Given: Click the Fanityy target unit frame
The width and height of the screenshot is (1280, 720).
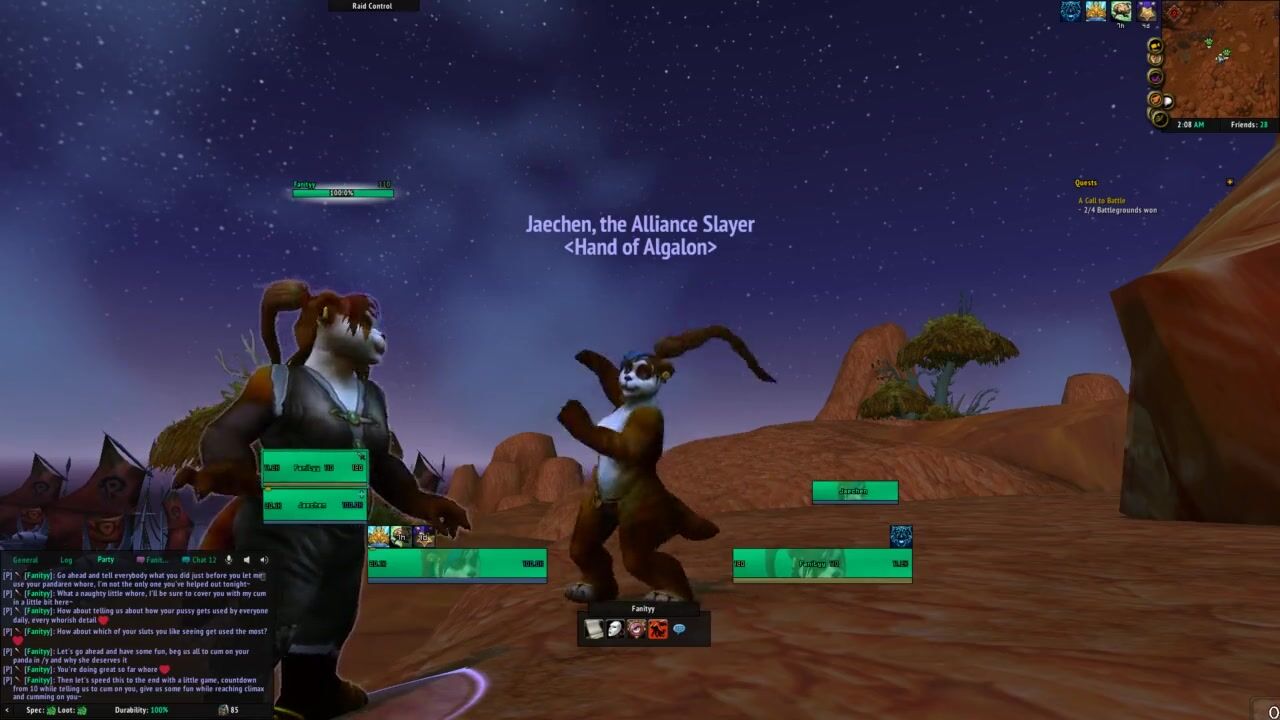Looking at the screenshot, I should click(821, 564).
